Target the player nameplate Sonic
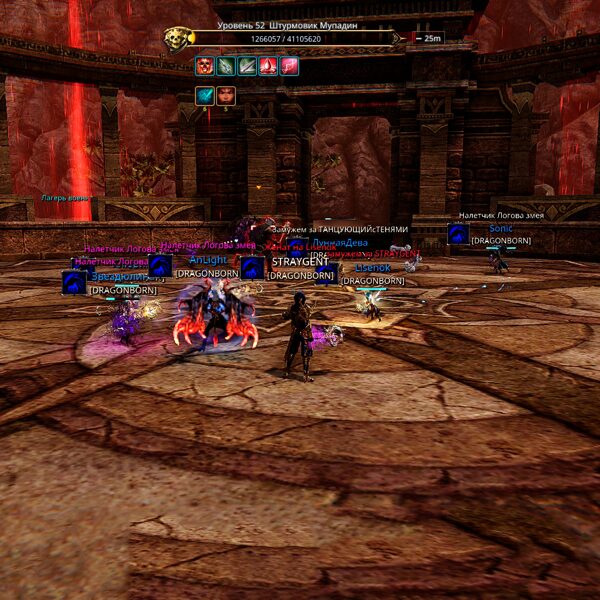The width and height of the screenshot is (600, 600). click(500, 229)
